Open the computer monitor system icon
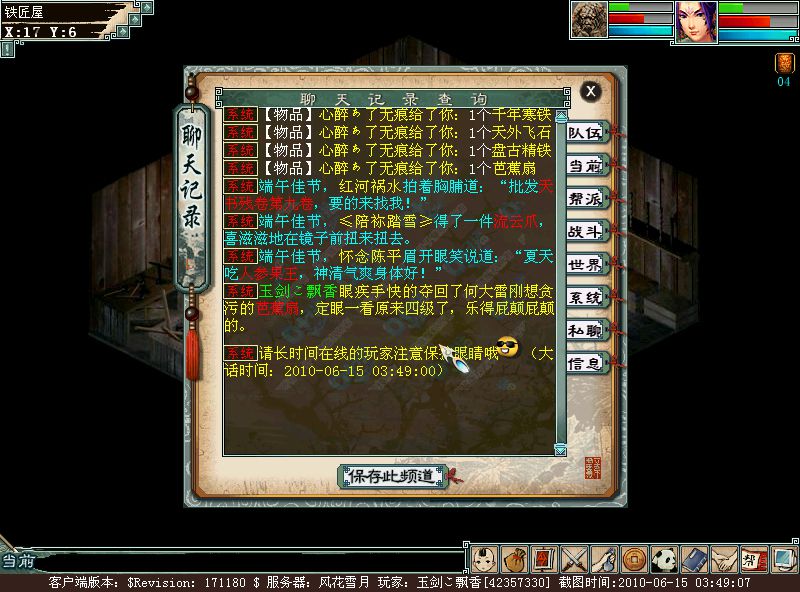The image size is (800, 592). pyautogui.click(x=783, y=557)
